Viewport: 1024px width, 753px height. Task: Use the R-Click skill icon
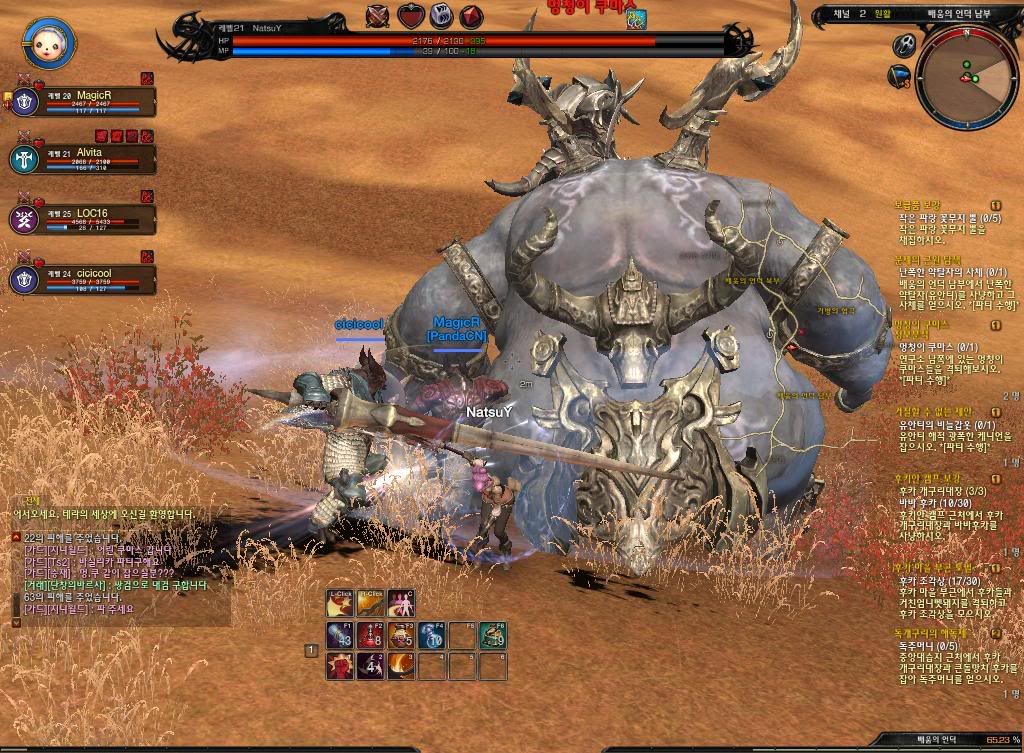[371, 603]
